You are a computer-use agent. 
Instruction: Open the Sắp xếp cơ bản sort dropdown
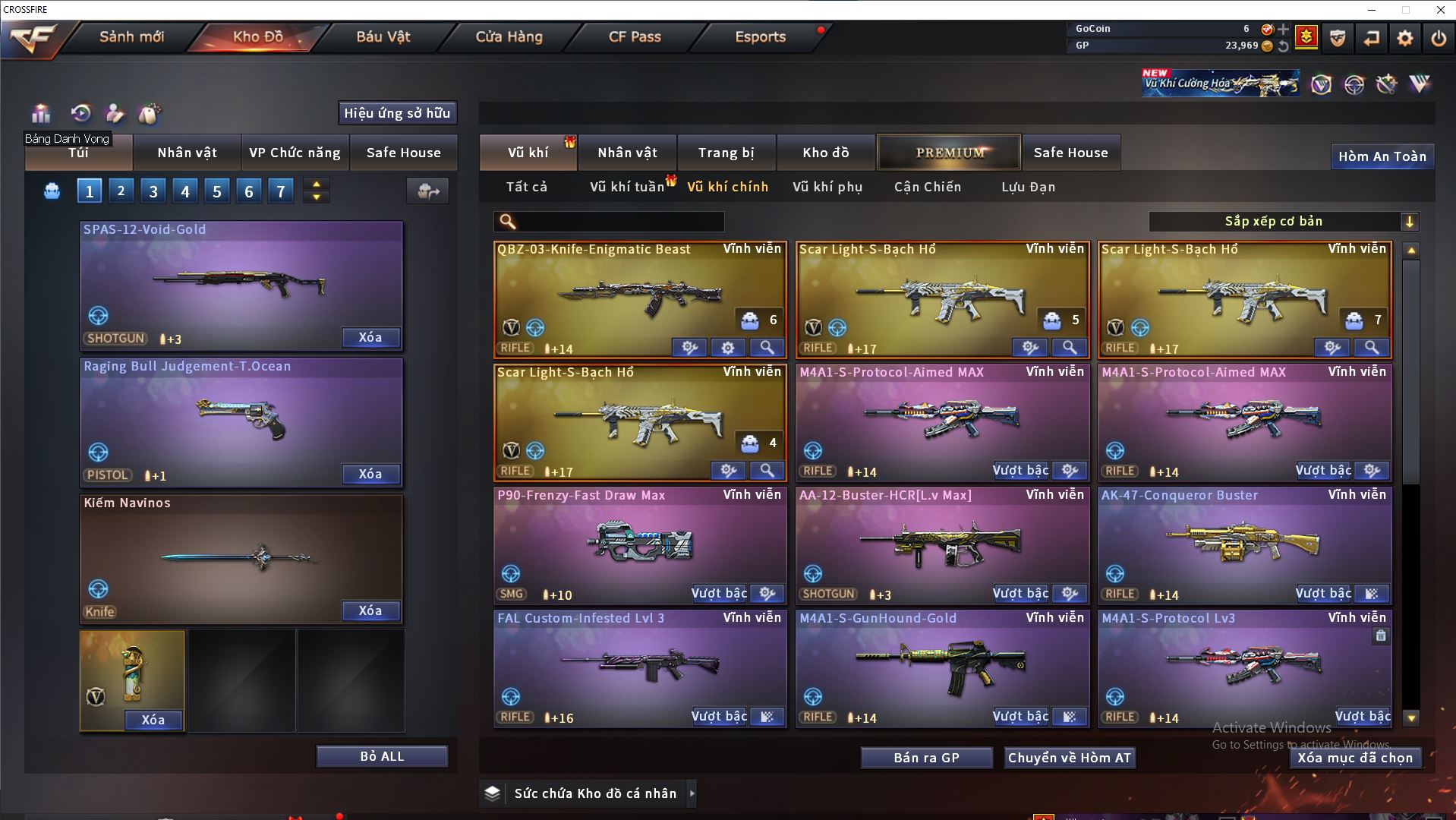point(1283,222)
